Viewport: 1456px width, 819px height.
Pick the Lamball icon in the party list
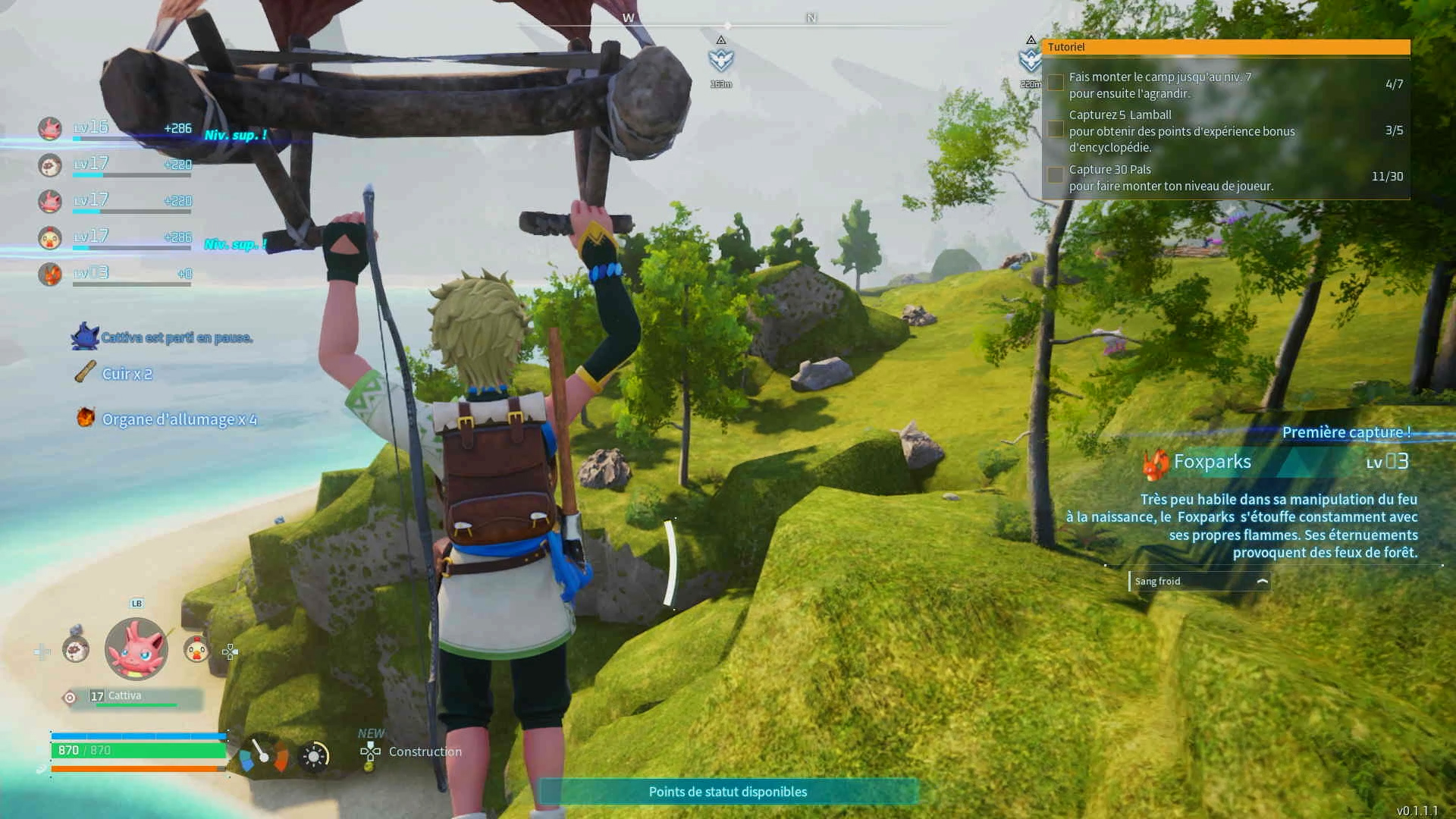coord(50,165)
